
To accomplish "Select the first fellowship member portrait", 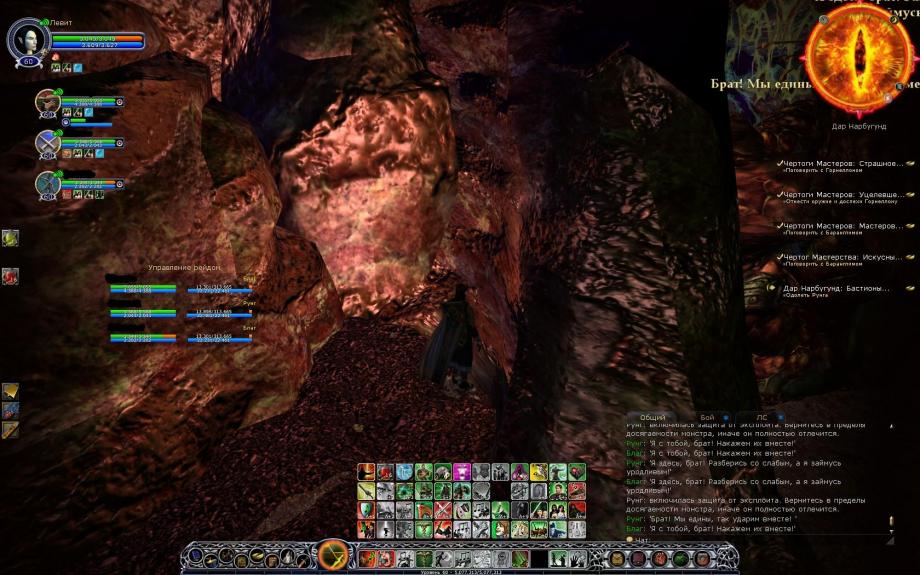I will point(48,102).
